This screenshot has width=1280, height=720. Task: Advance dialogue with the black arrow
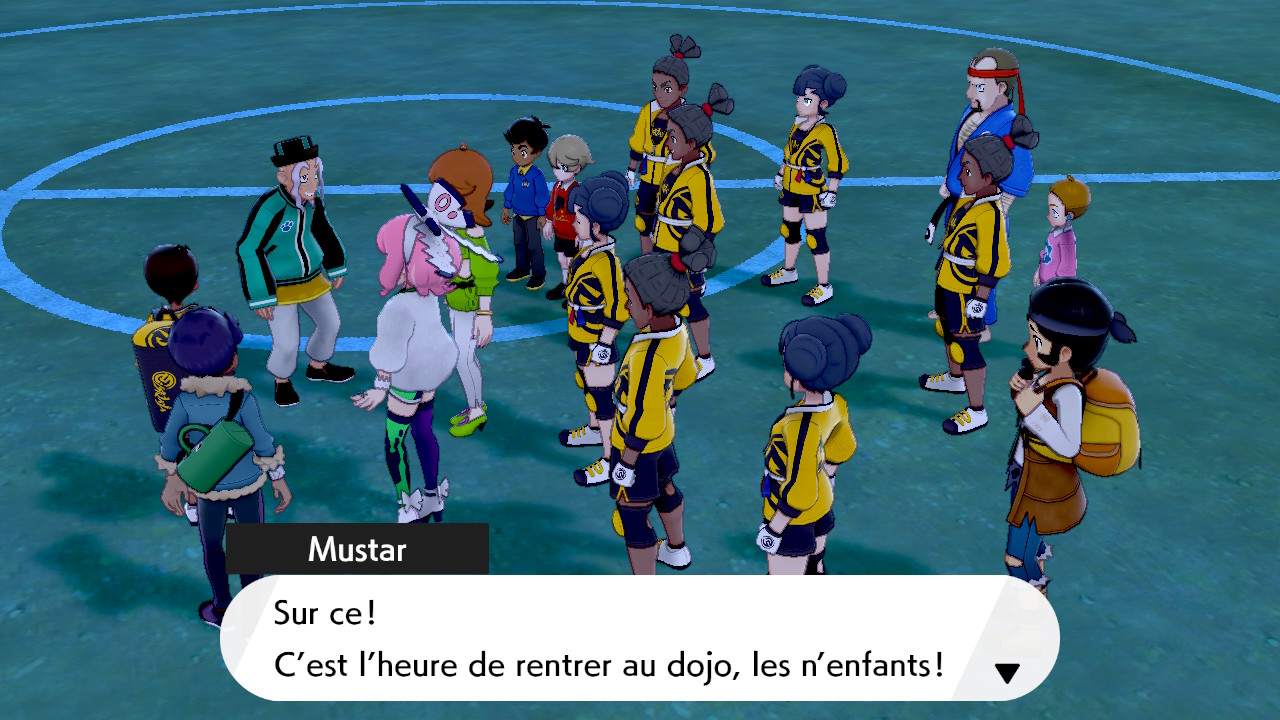(1007, 673)
